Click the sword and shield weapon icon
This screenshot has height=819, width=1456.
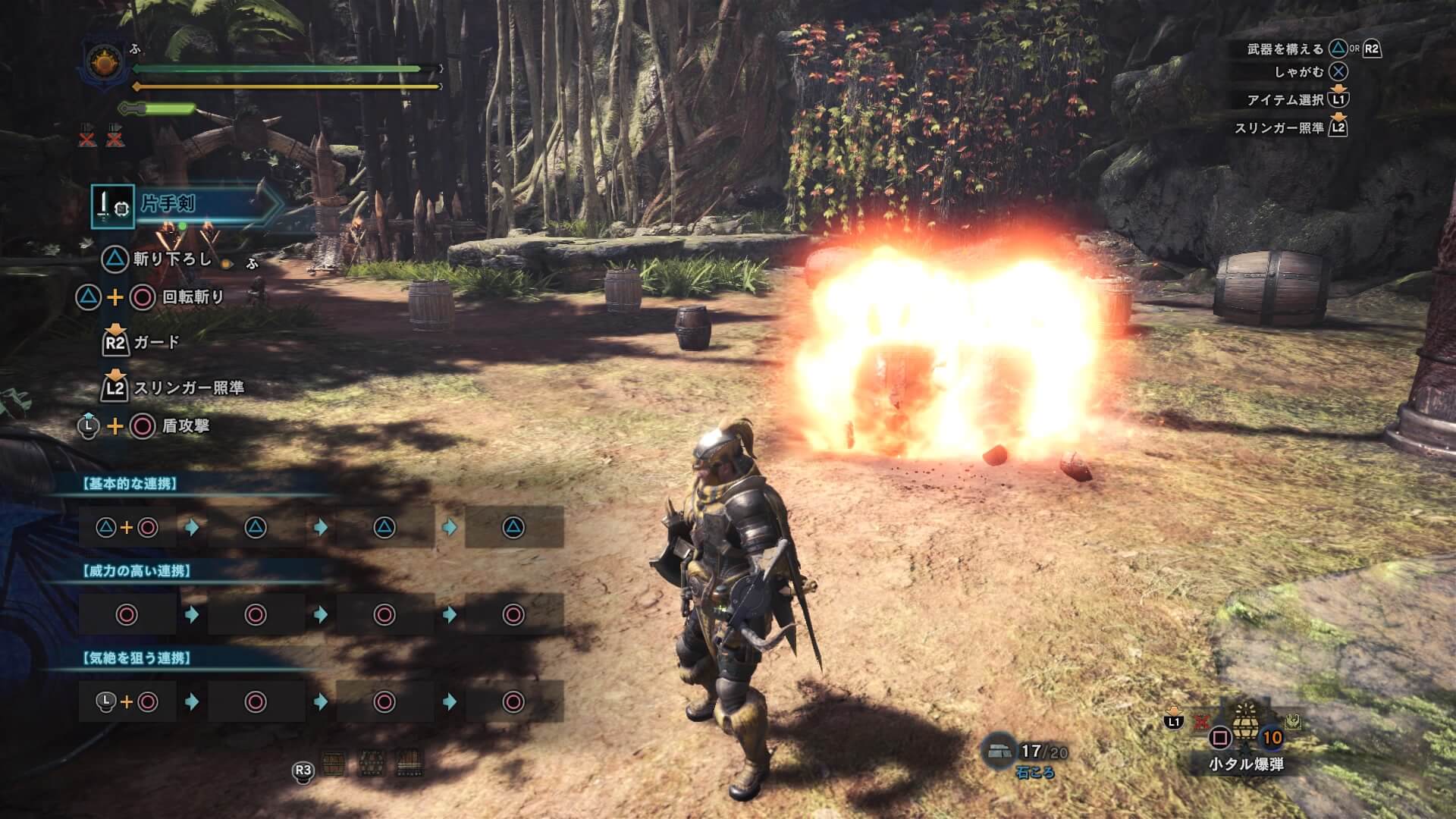point(112,206)
